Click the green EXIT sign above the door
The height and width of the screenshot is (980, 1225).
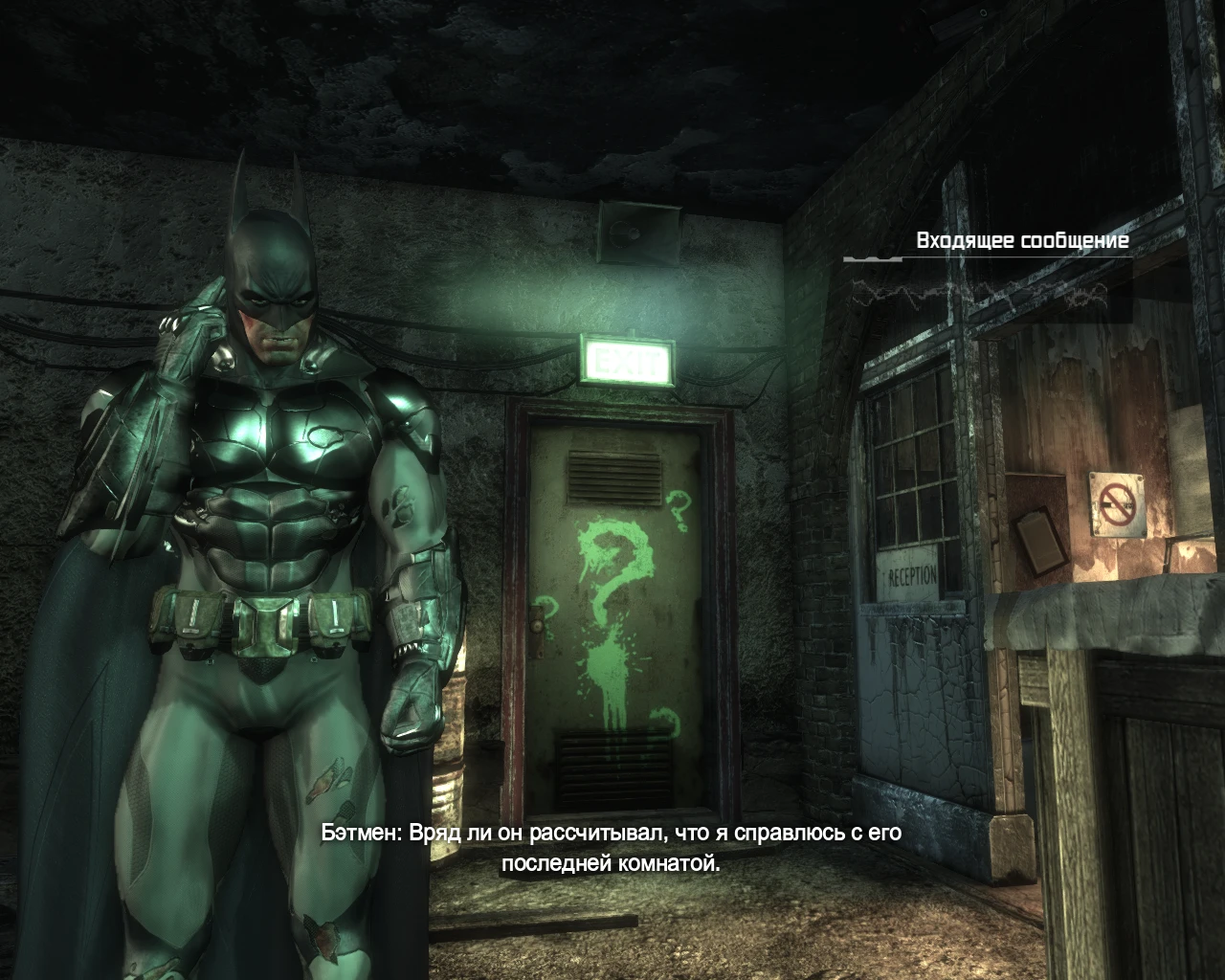point(627,359)
